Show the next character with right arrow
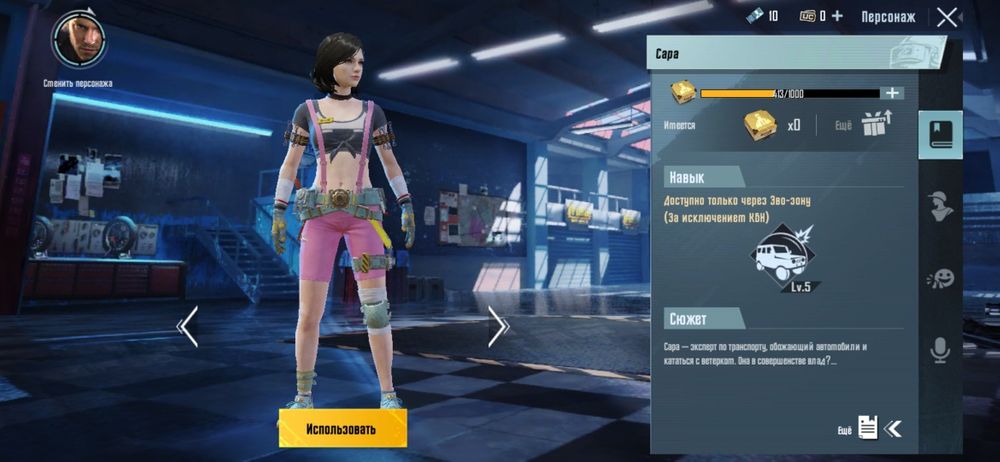The height and width of the screenshot is (462, 1000). click(498, 326)
